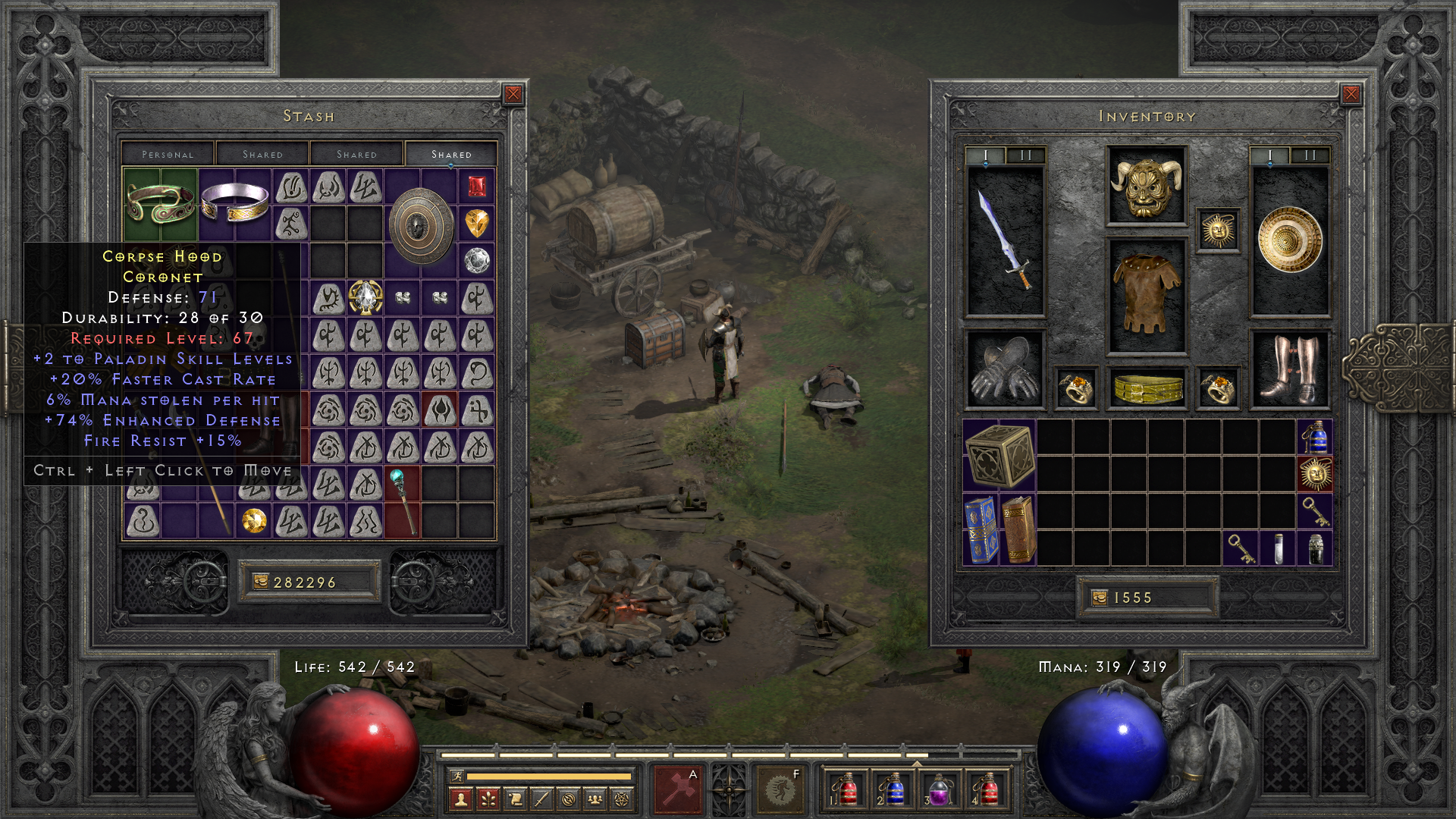Image resolution: width=1456 pixels, height=819 pixels.
Task: Click the equipped gold belt slot
Action: click(x=1146, y=388)
